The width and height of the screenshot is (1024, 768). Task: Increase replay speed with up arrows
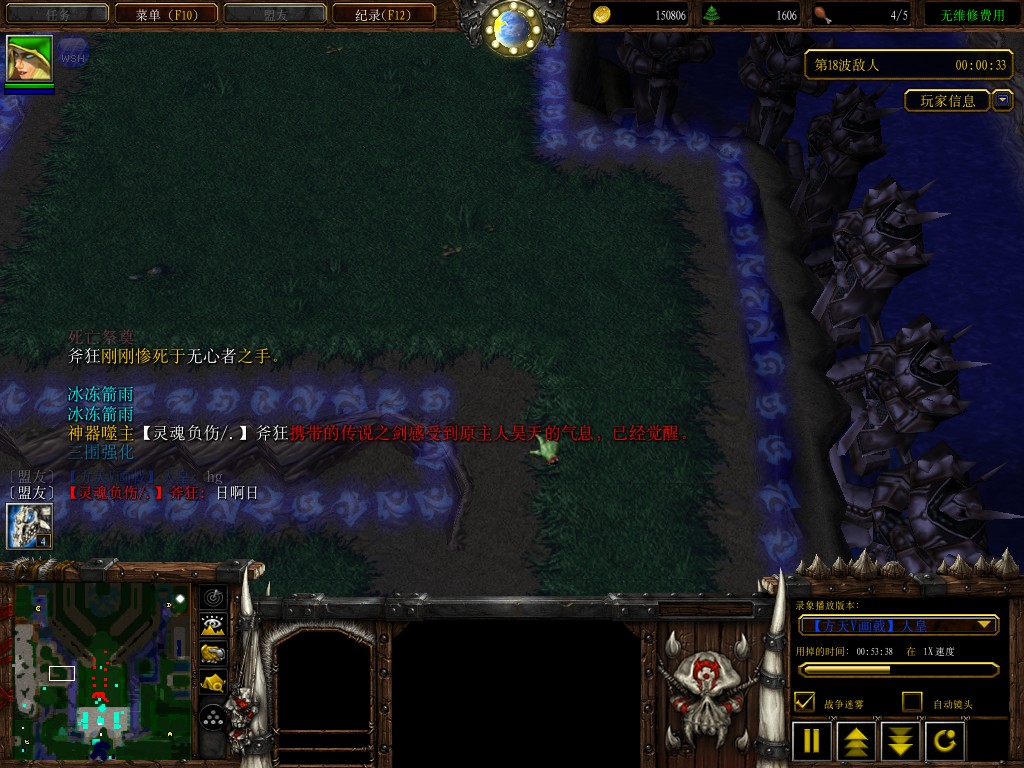click(x=857, y=741)
